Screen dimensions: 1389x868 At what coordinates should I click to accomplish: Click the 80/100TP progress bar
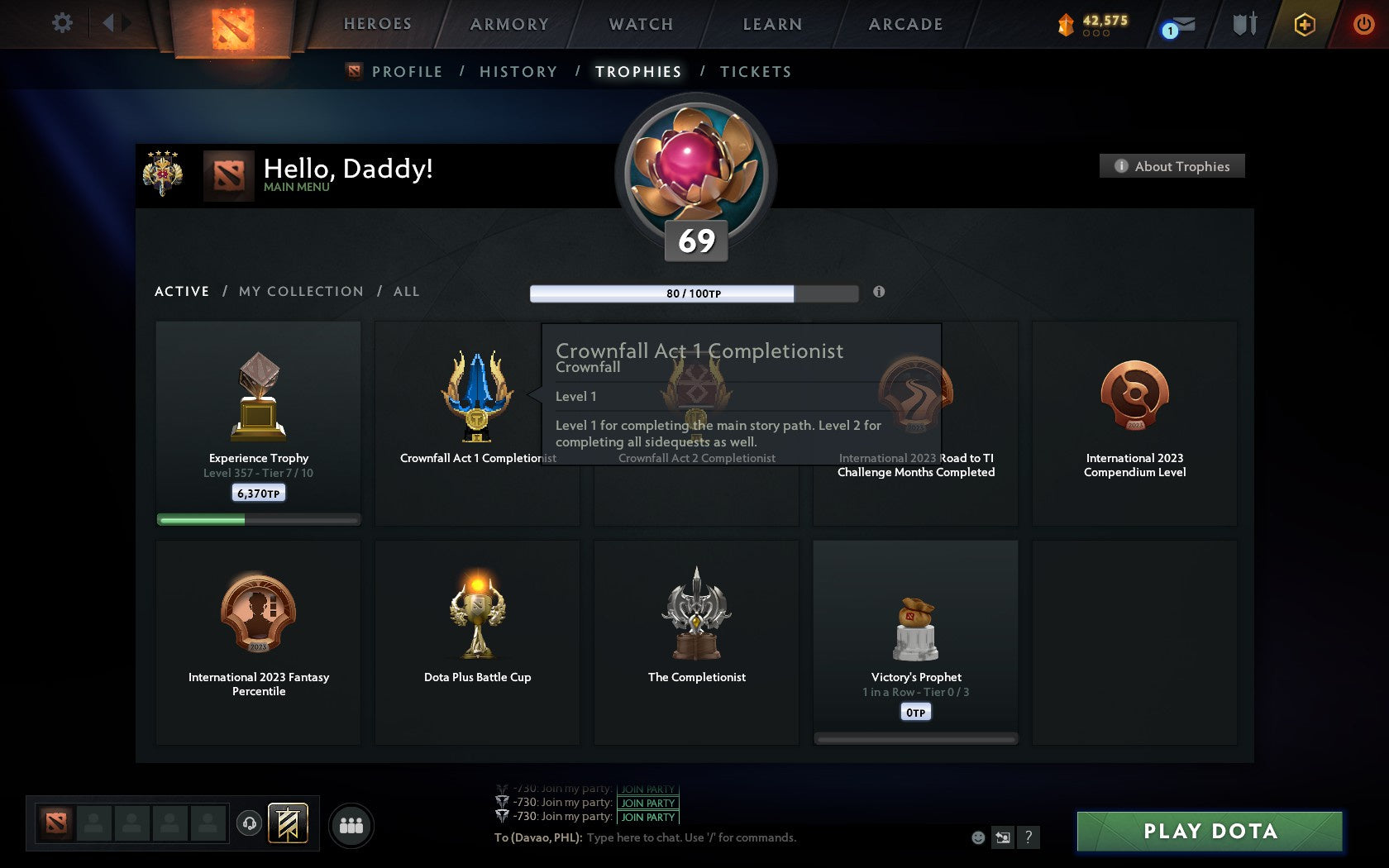tap(694, 292)
